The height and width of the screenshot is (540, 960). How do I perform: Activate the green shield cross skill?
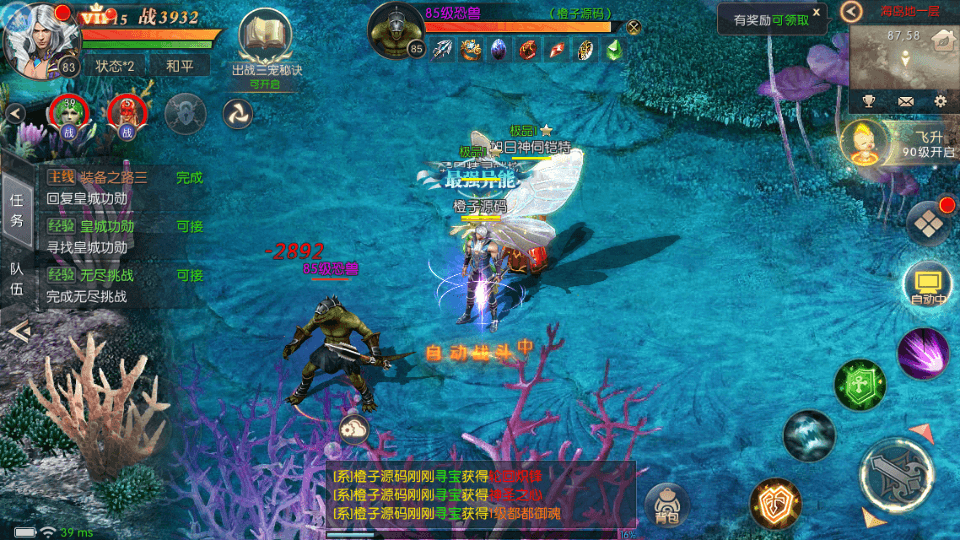point(860,385)
